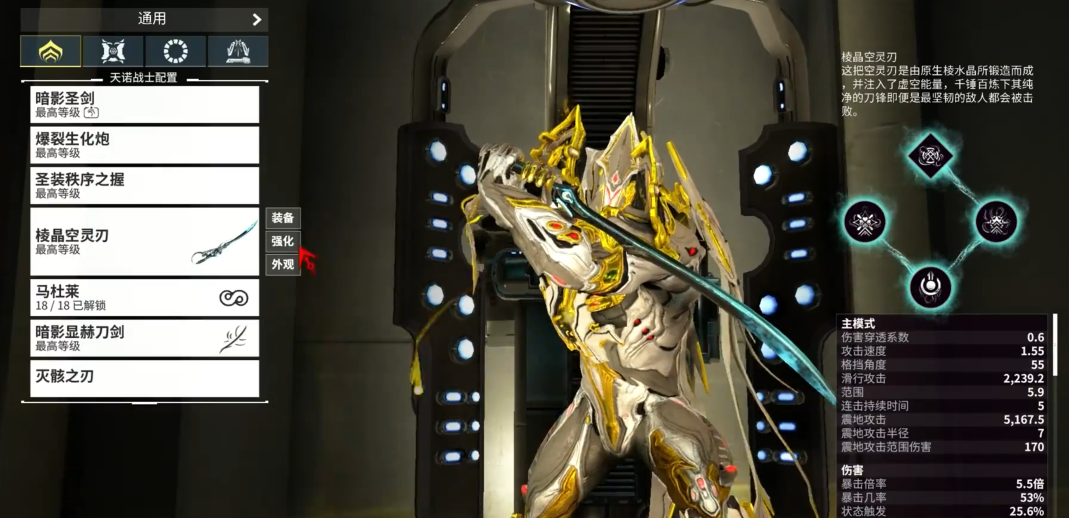Select the 暗影圣剑 loadout entry

(144, 104)
